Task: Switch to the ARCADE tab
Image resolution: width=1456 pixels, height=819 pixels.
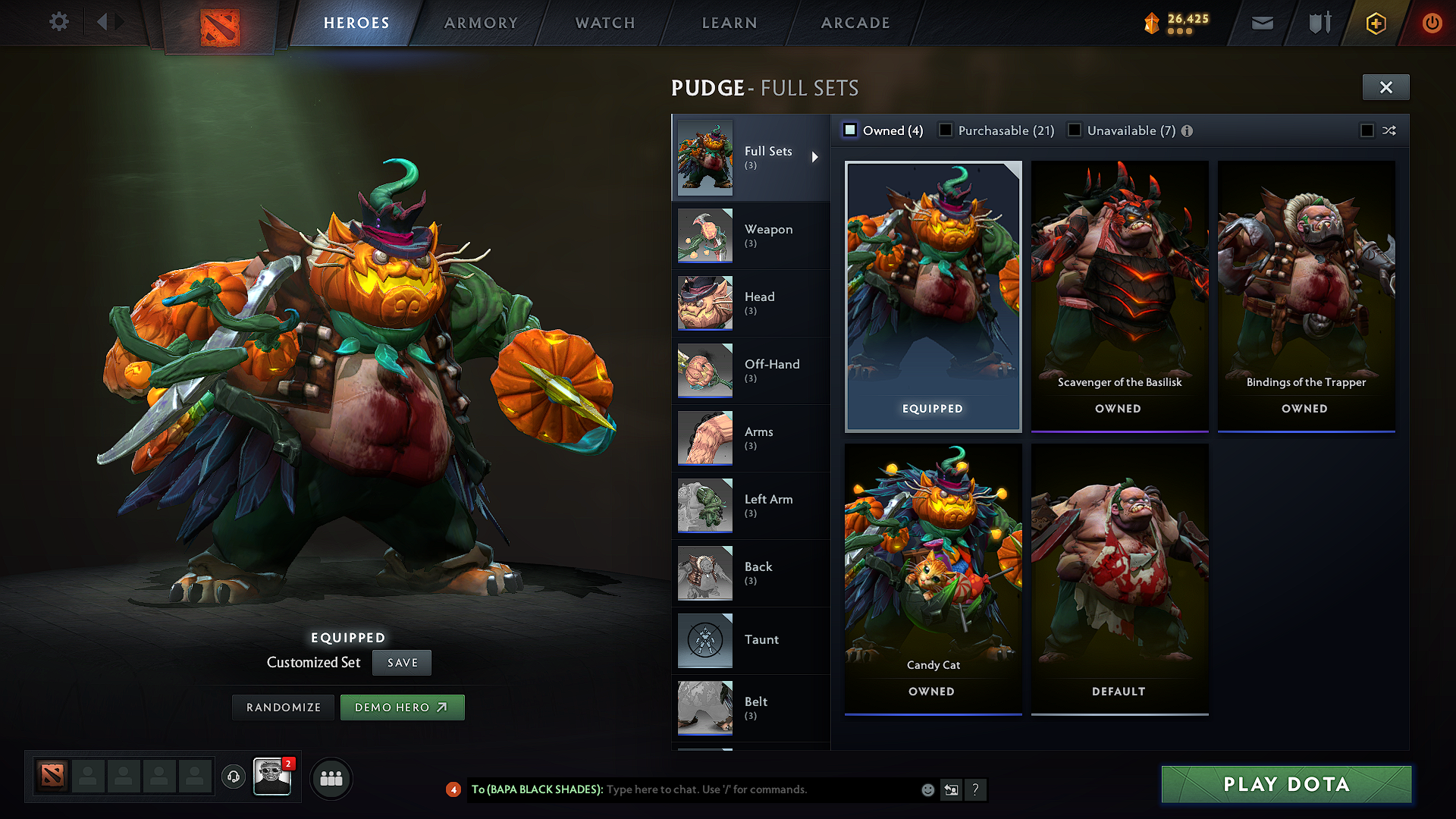Action: [855, 23]
